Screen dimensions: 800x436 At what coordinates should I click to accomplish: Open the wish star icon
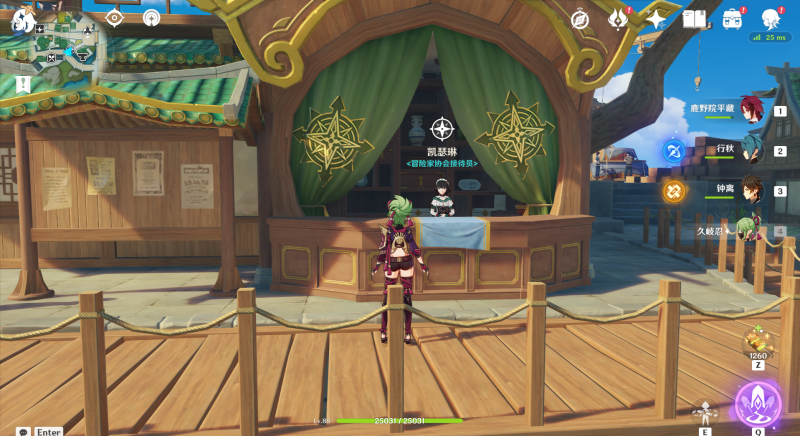656,19
